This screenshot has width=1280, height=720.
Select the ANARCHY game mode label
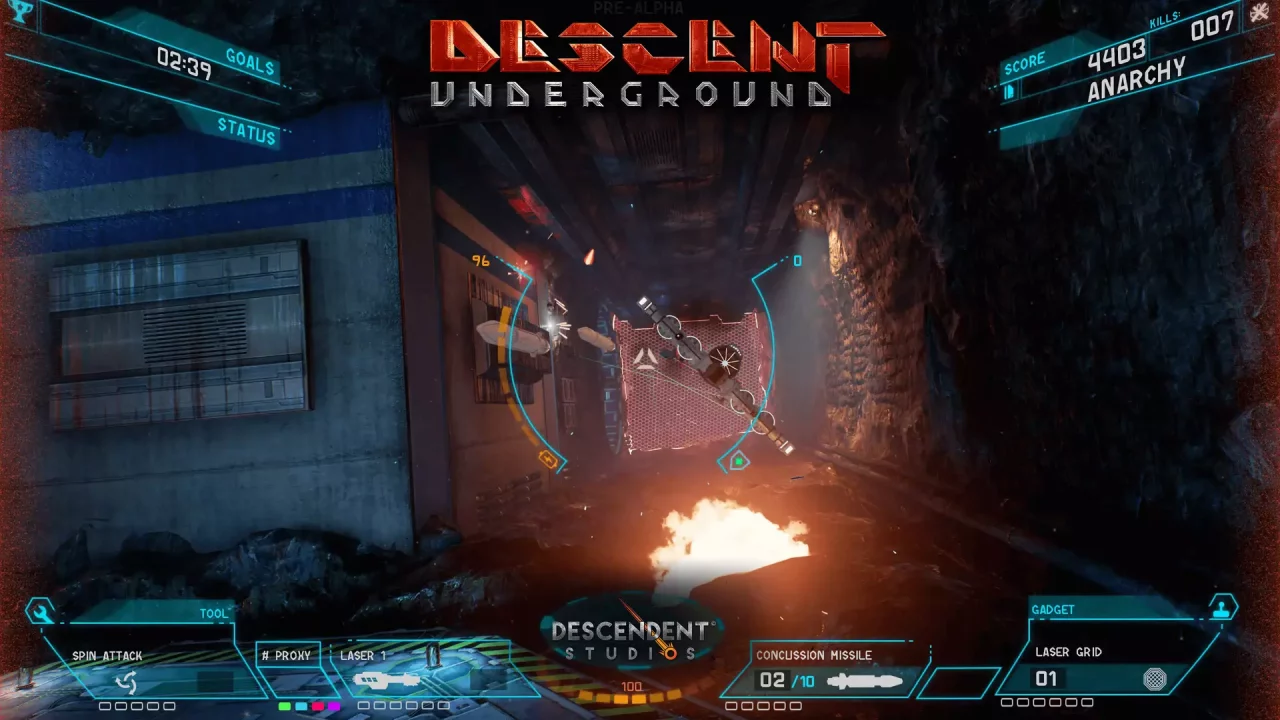tap(1135, 82)
